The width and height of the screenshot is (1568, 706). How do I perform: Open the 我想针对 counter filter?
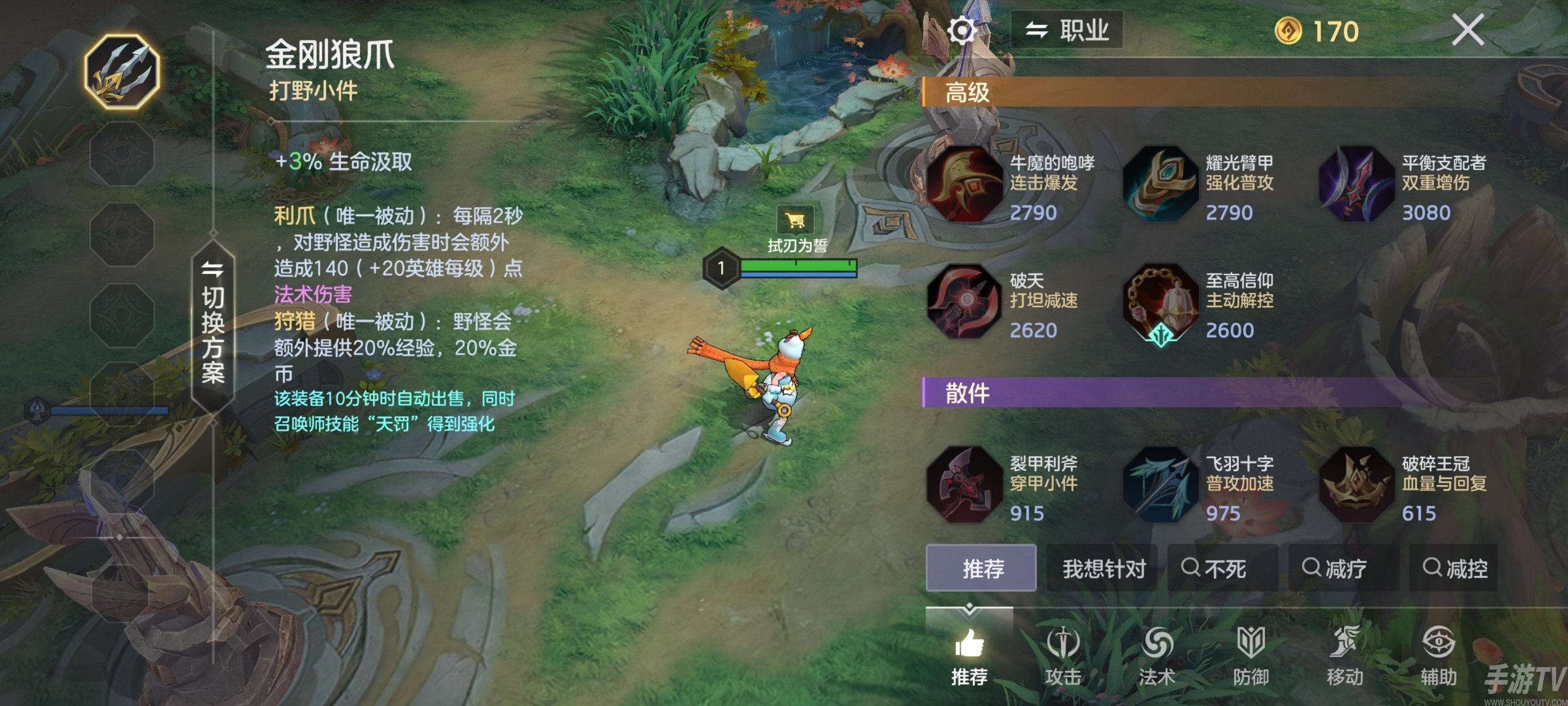(x=1103, y=568)
